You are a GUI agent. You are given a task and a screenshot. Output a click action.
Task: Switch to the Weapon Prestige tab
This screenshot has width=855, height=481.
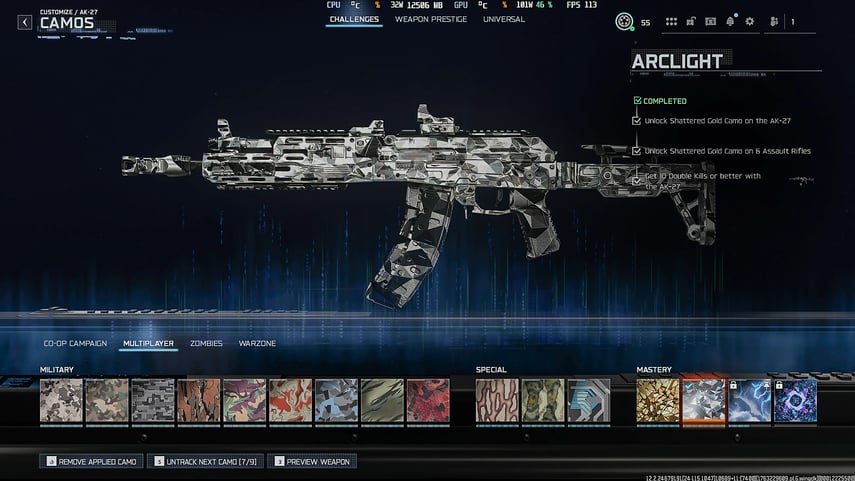tap(430, 19)
